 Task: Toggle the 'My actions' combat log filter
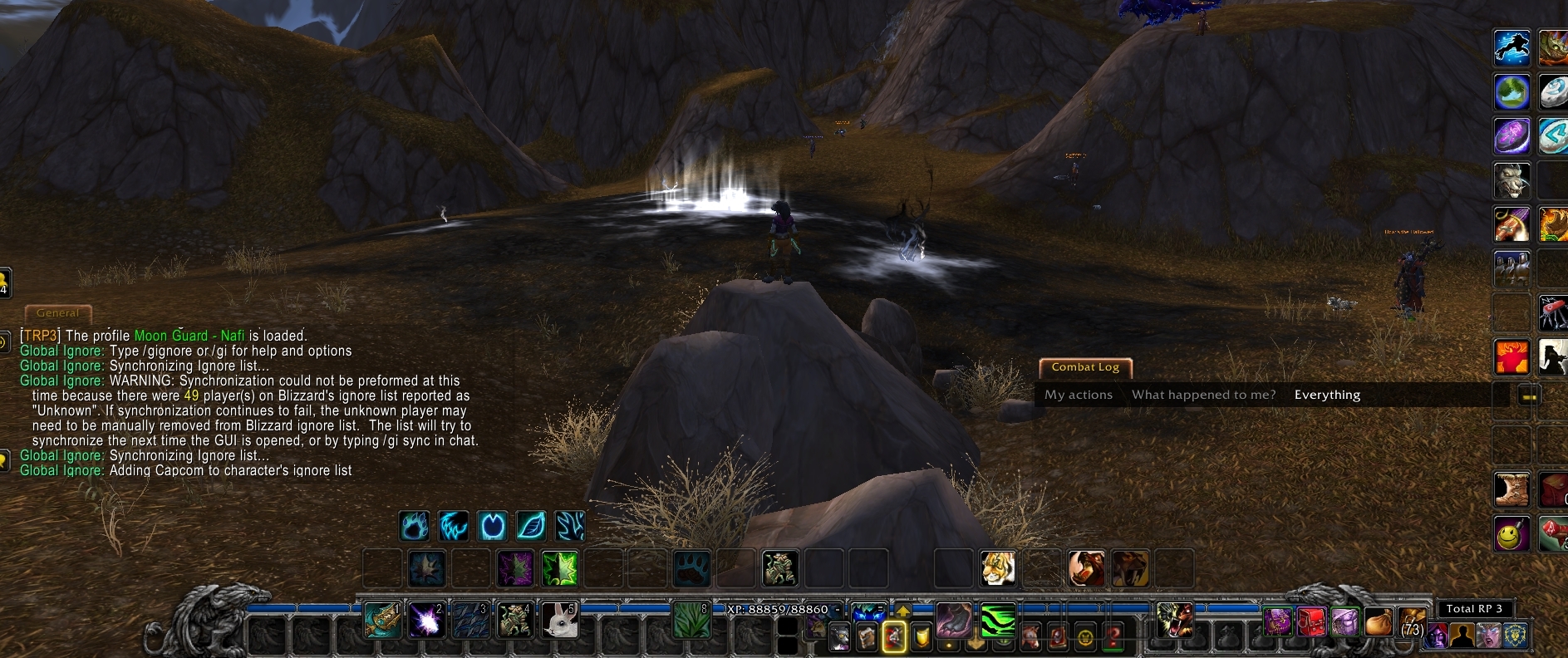click(x=1079, y=395)
